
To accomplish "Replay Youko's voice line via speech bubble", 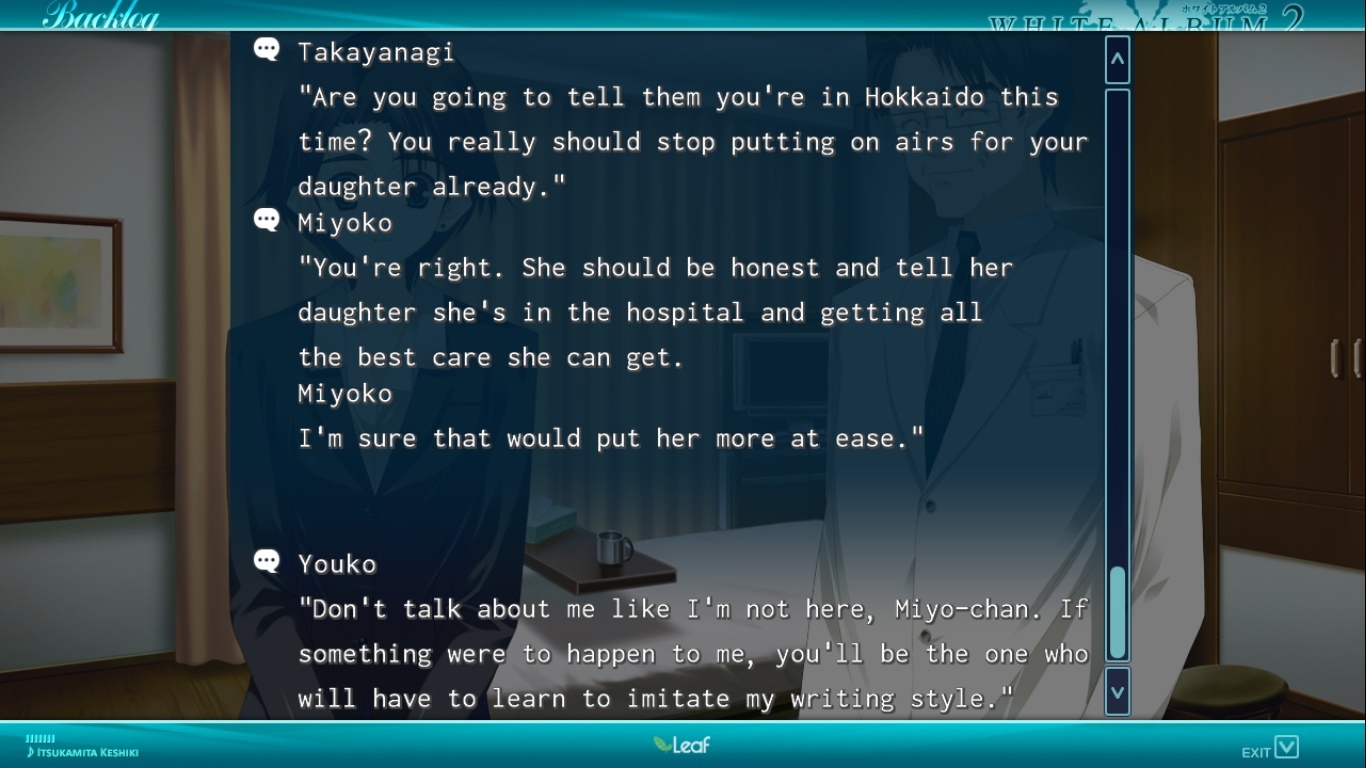I will [x=267, y=561].
